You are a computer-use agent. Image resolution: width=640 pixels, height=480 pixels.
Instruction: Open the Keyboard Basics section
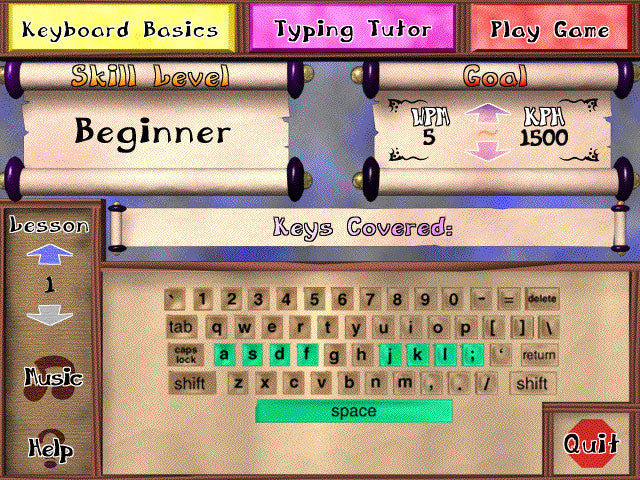pyautogui.click(x=120, y=29)
